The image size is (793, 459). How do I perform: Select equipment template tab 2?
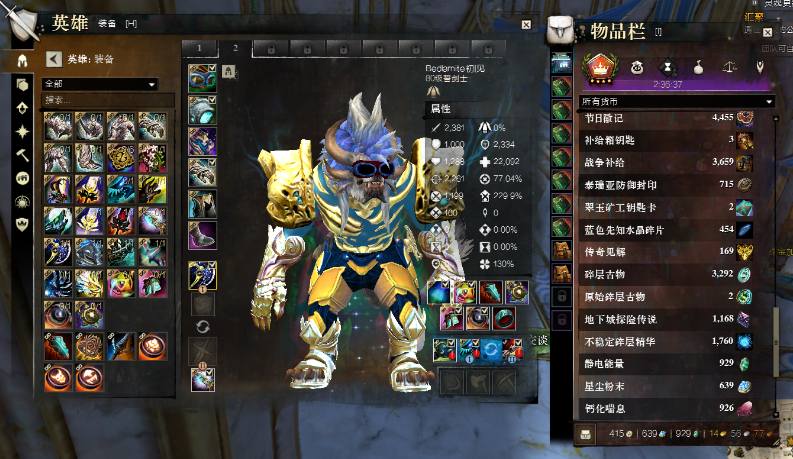point(235,48)
